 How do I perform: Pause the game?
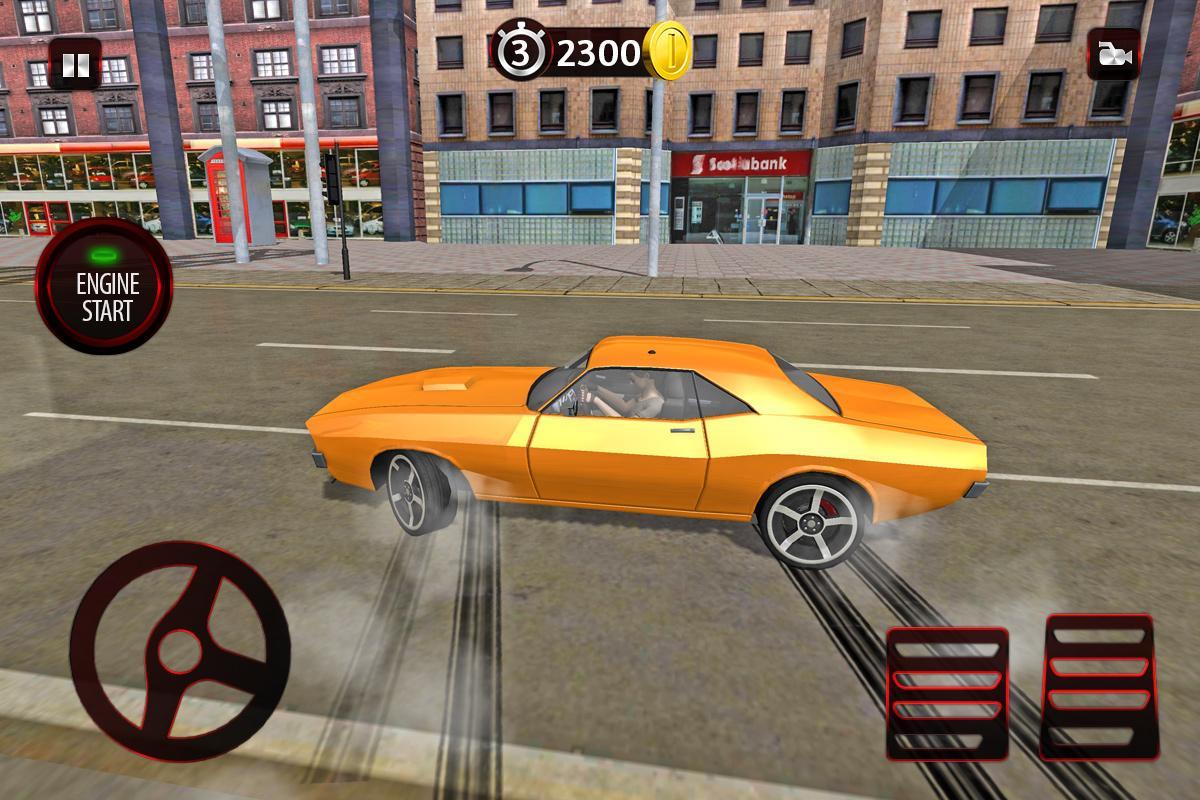pos(75,65)
